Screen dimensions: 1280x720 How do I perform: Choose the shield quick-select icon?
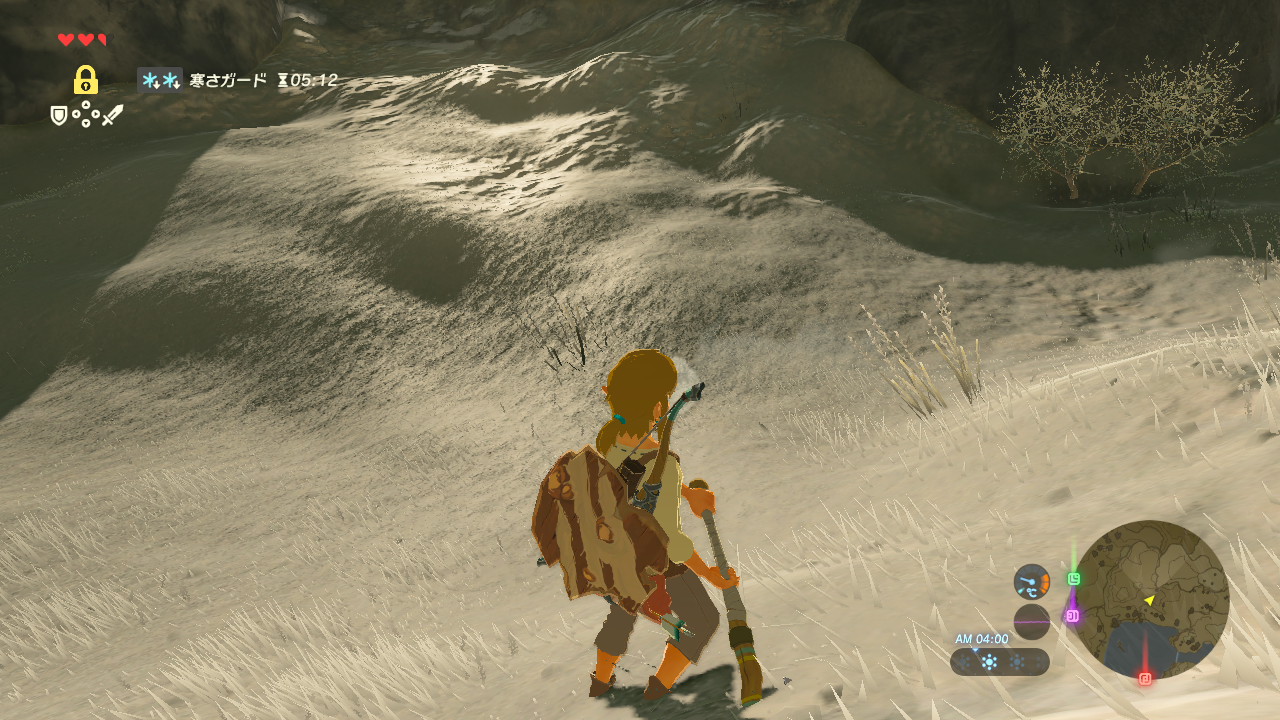coord(60,116)
